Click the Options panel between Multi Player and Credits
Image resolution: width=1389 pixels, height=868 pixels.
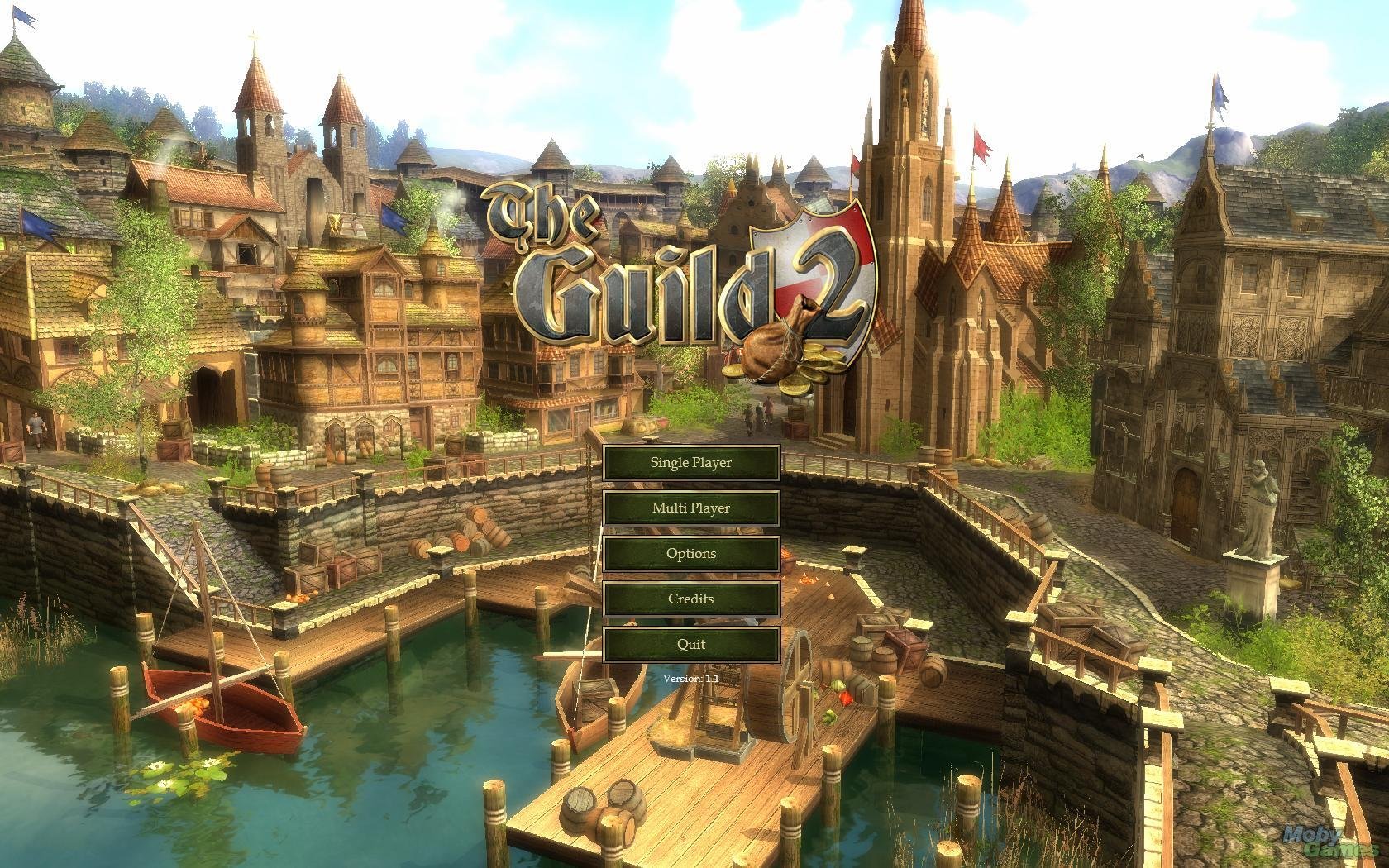click(x=692, y=553)
